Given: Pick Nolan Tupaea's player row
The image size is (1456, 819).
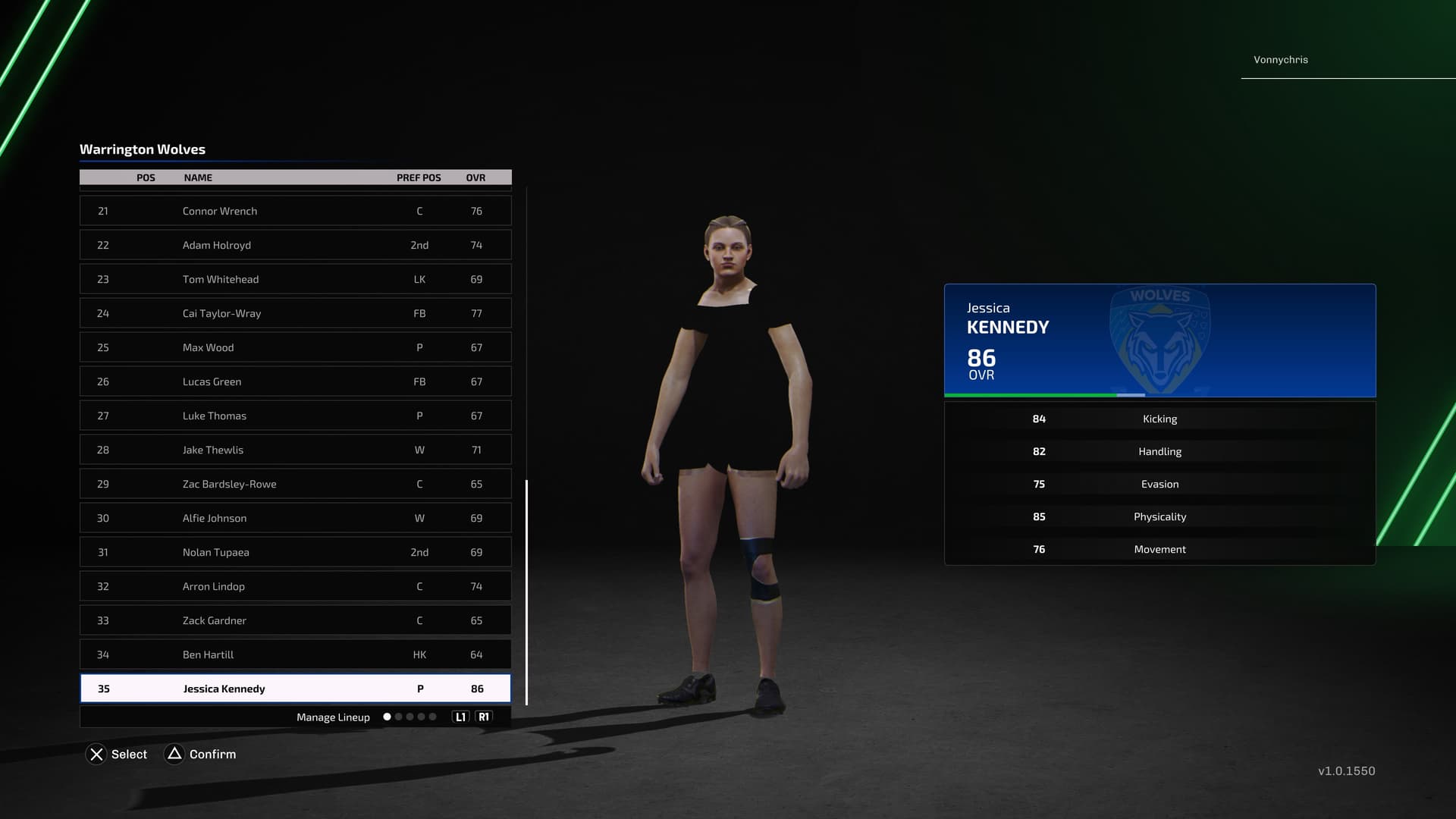Looking at the screenshot, I should tap(295, 552).
